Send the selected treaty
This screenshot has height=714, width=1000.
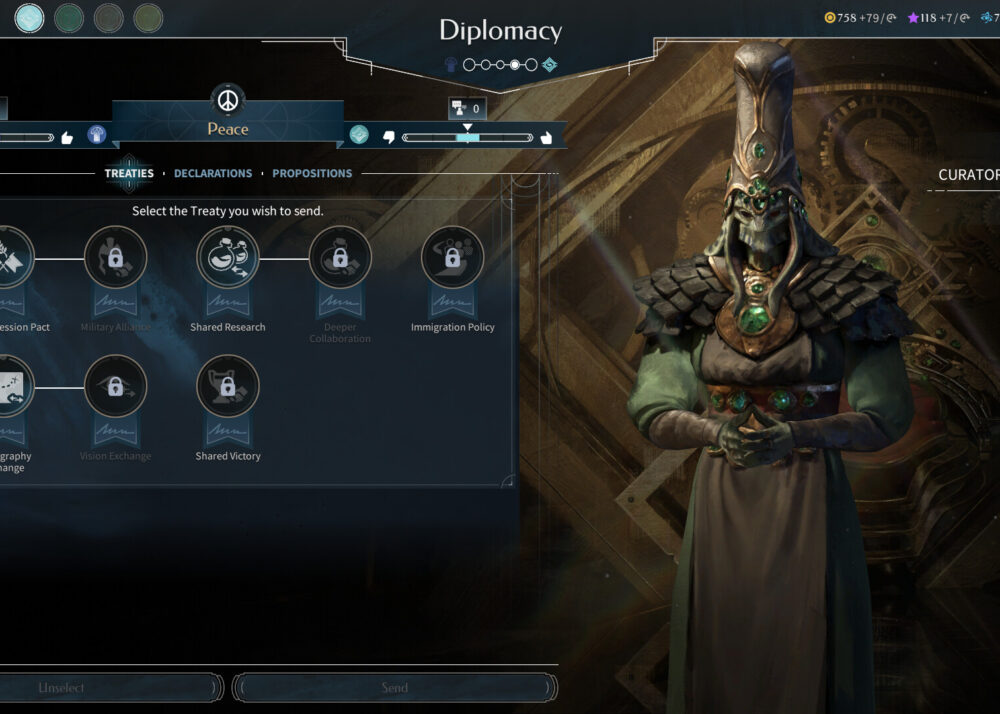point(395,688)
